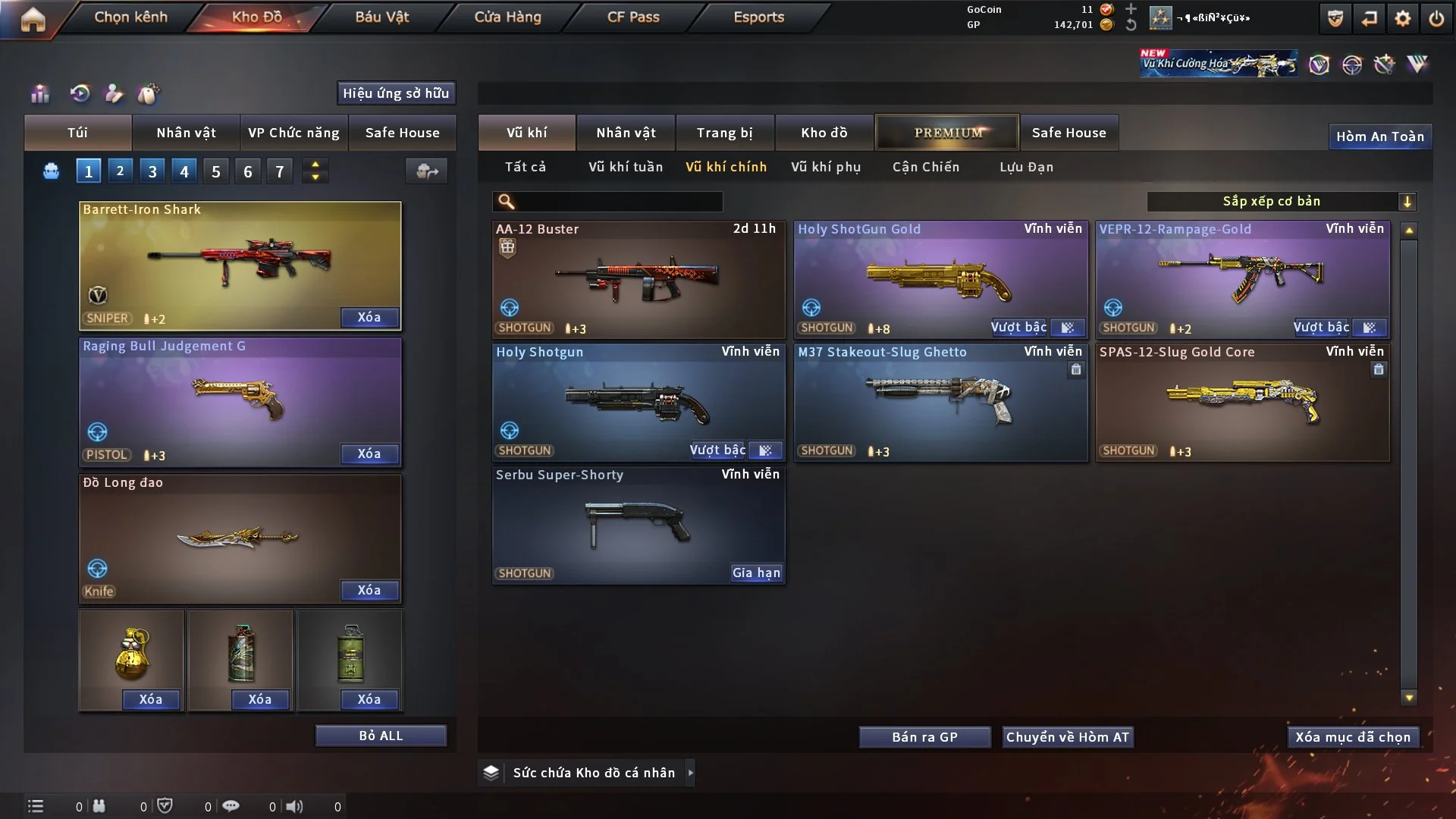Click the weapon search field
The image size is (1456, 819).
coord(618,201)
